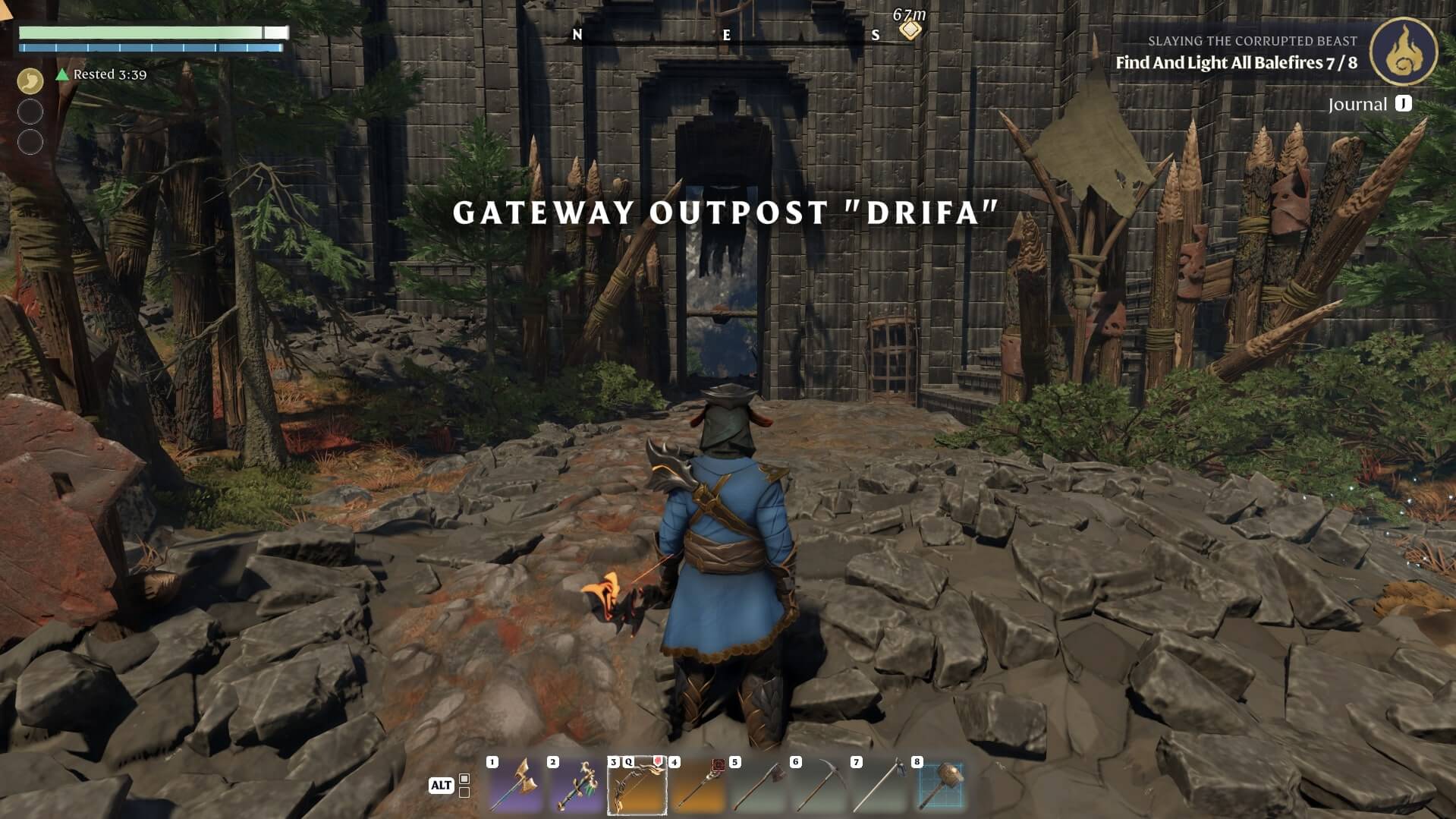Select the rake tool in slot 7
Viewport: 1456px width, 819px height.
(880, 786)
